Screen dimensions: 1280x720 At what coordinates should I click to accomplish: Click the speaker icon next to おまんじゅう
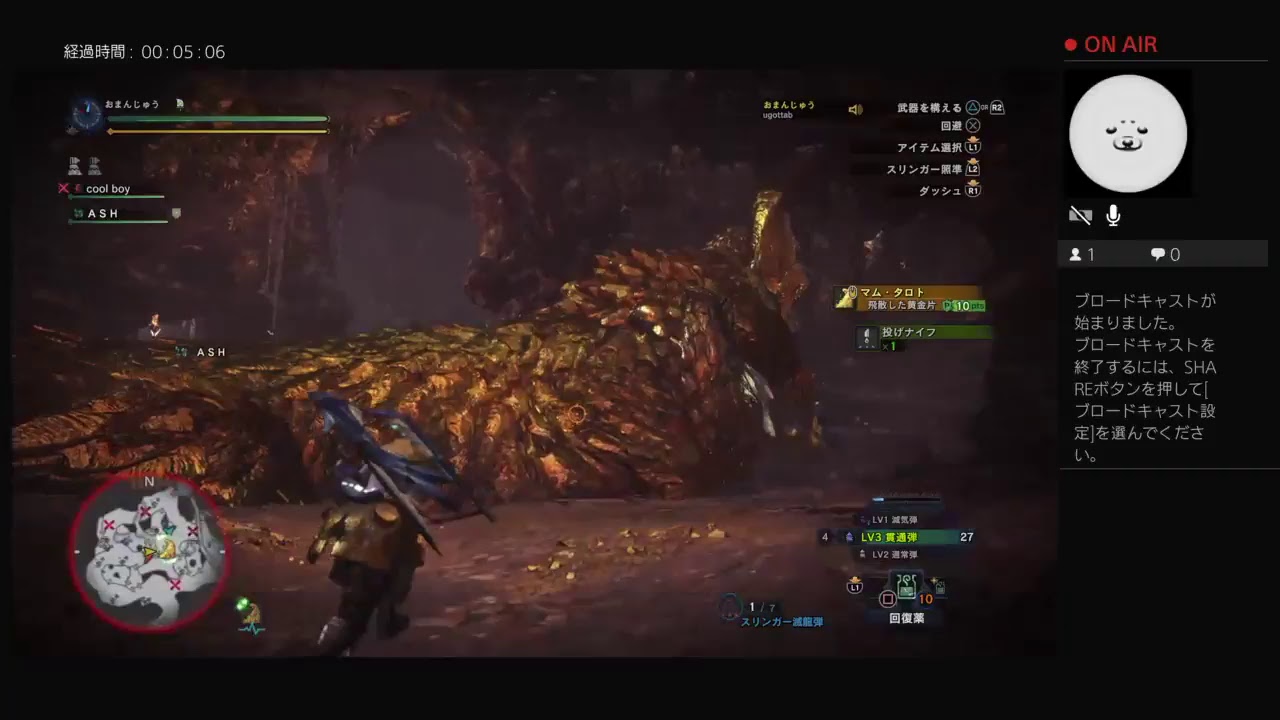coord(856,108)
